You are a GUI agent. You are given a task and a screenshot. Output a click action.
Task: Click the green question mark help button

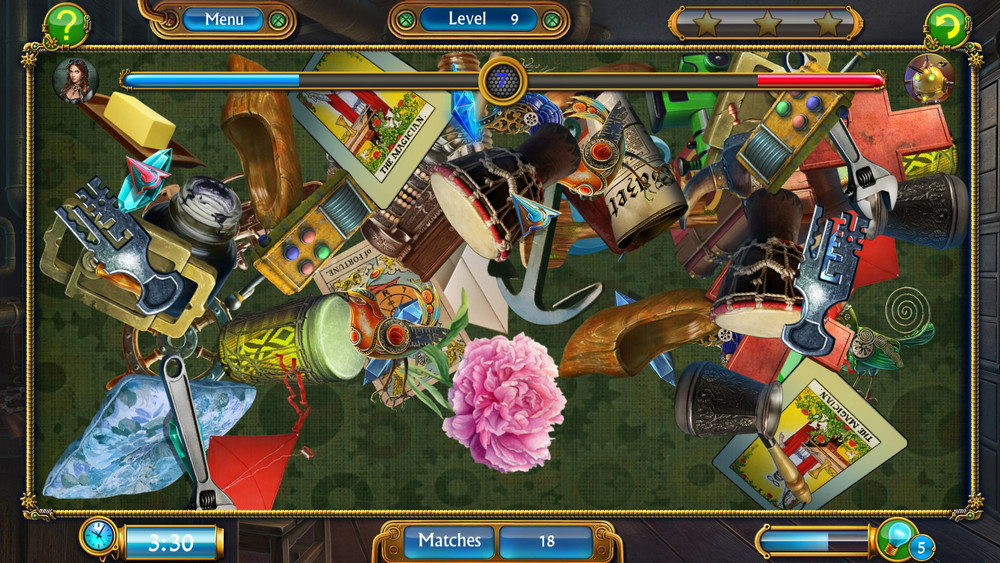click(66, 26)
